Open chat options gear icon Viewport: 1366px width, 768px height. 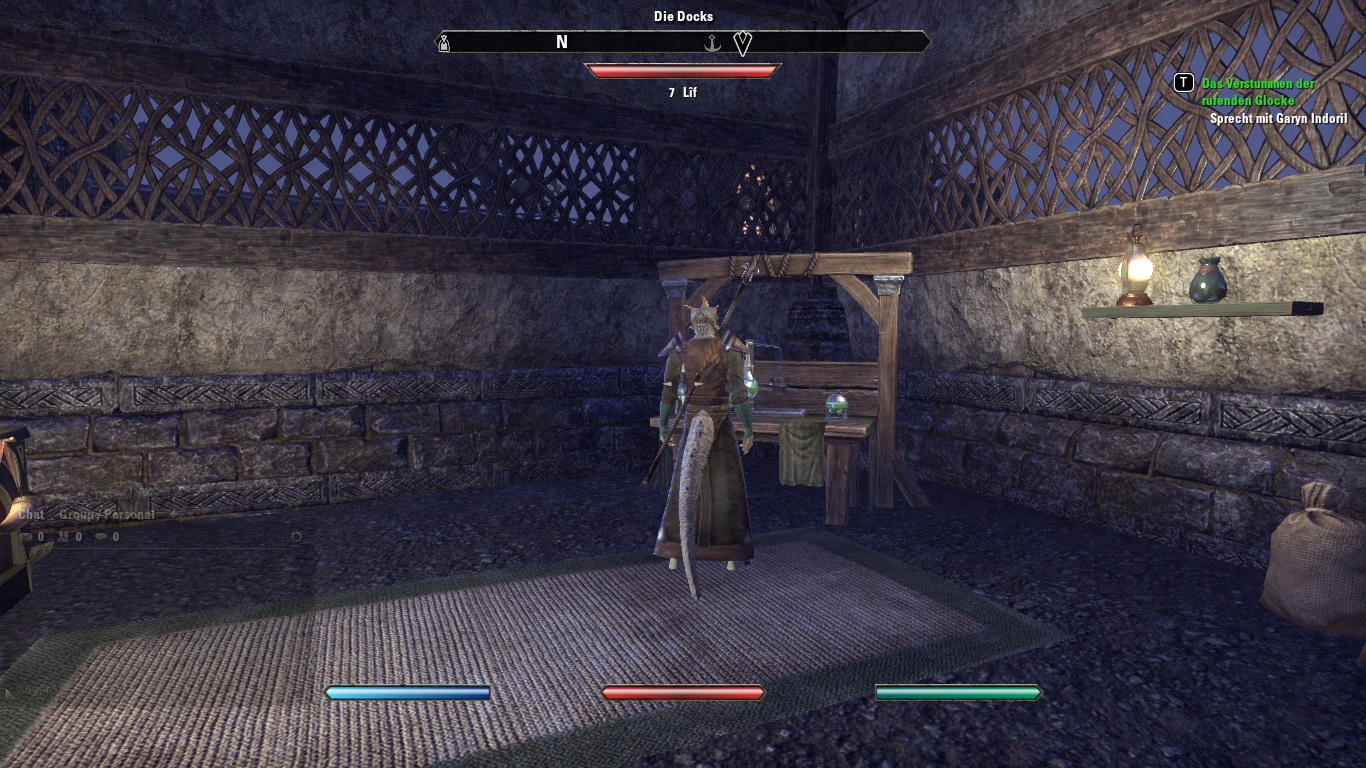[296, 537]
